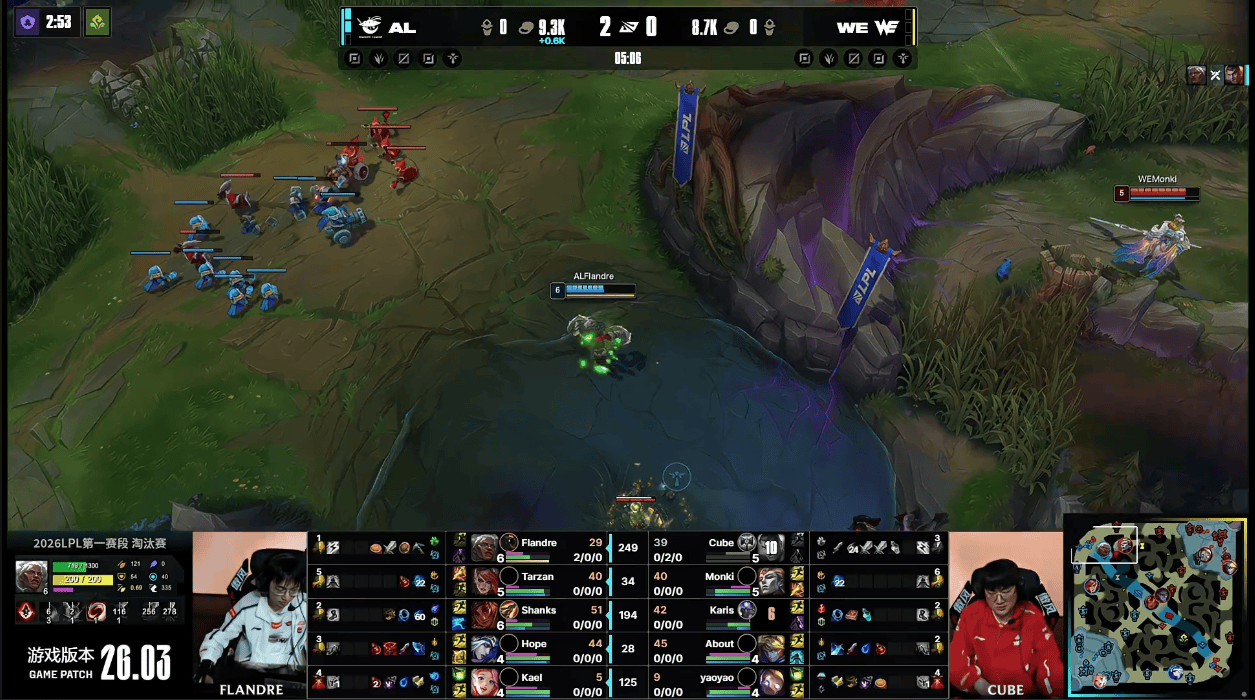Click the purple objective timer icon showing 2:53

[28, 22]
